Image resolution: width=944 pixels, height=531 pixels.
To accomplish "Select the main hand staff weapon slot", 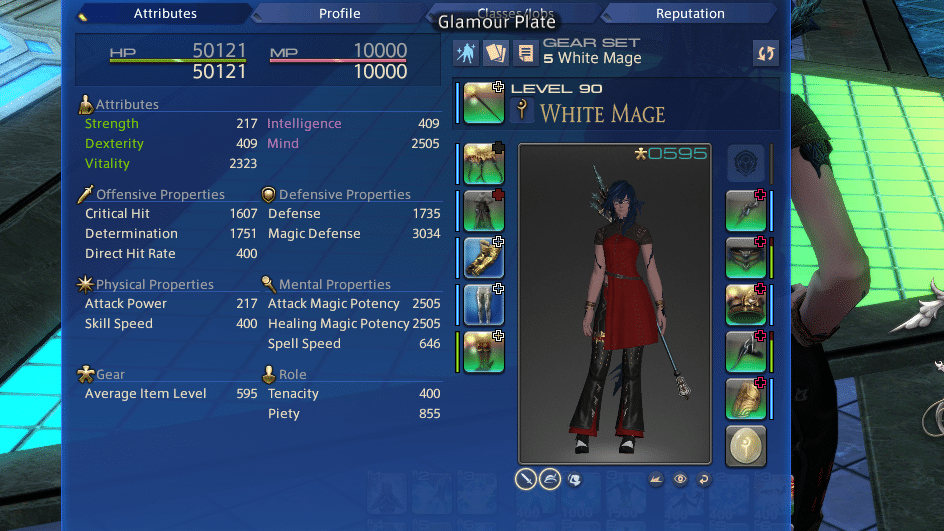I will click(x=483, y=103).
